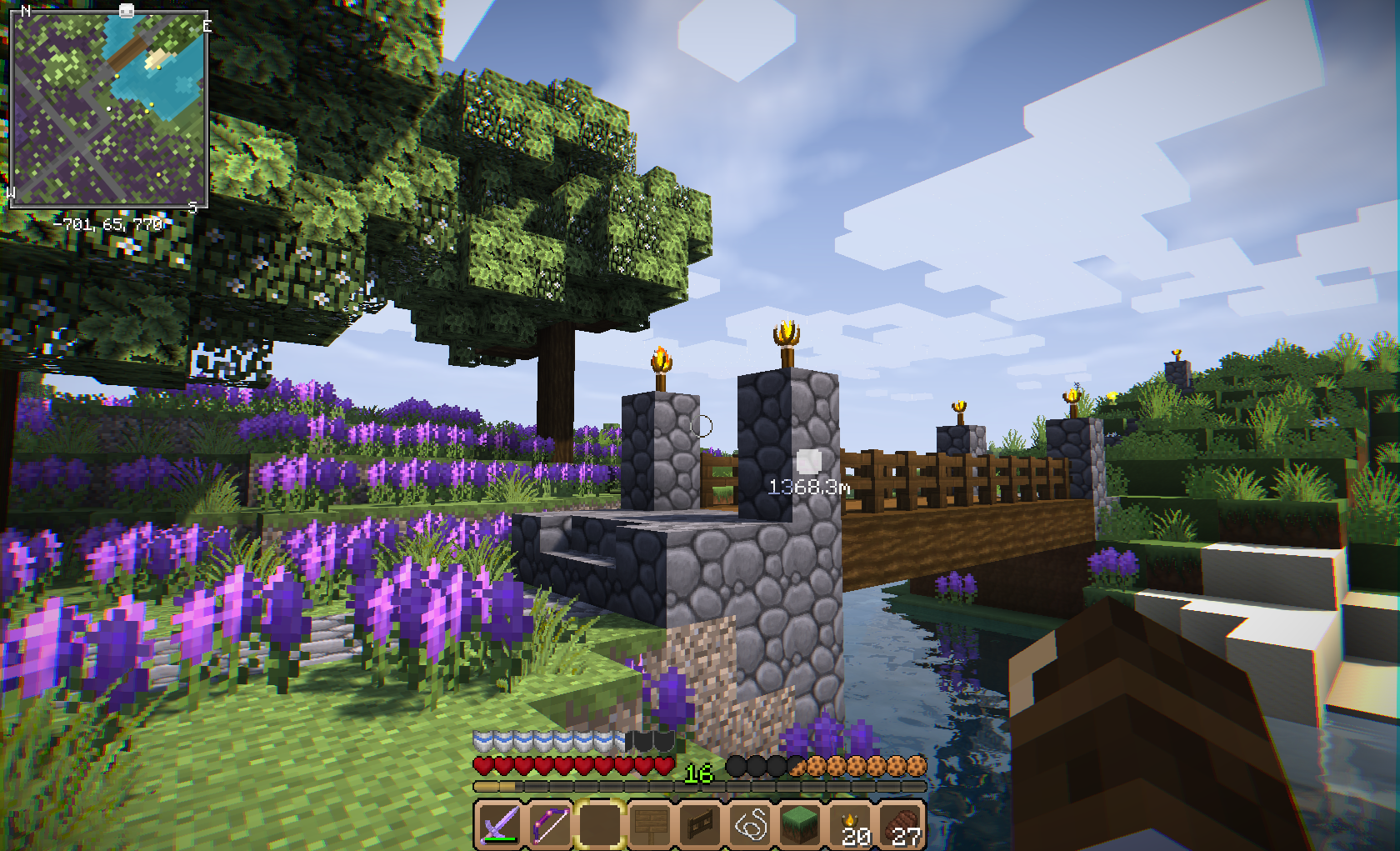
Task: Pick the string item in the hotbar
Action: [750, 825]
